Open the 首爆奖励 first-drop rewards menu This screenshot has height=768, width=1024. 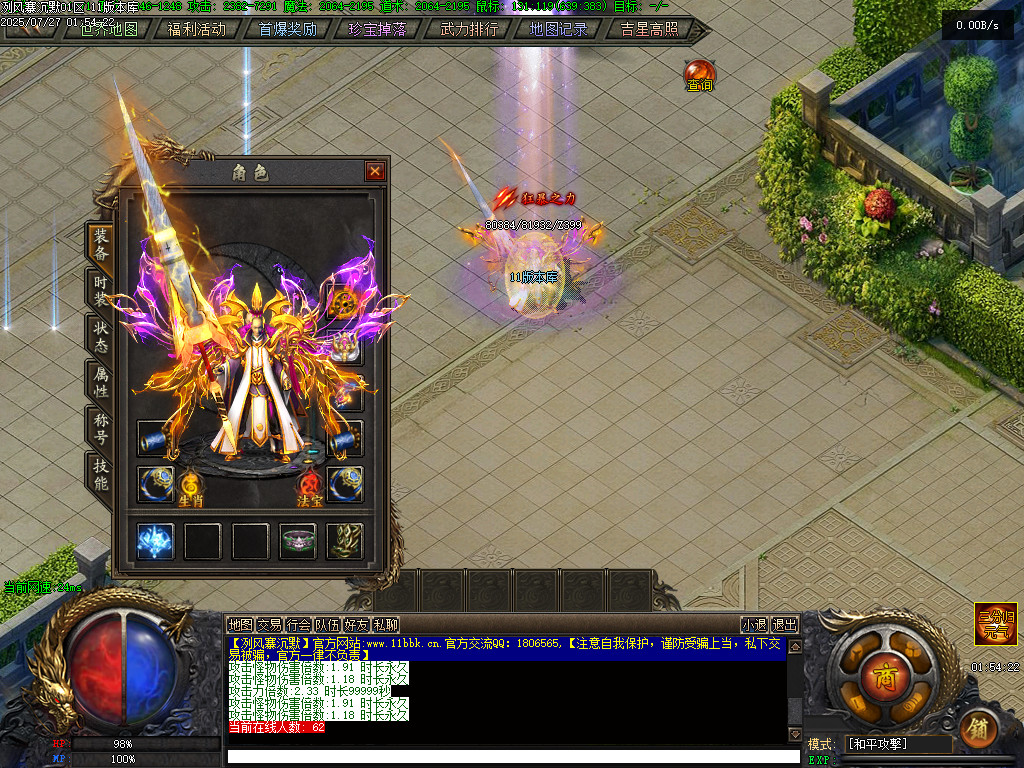[287, 29]
